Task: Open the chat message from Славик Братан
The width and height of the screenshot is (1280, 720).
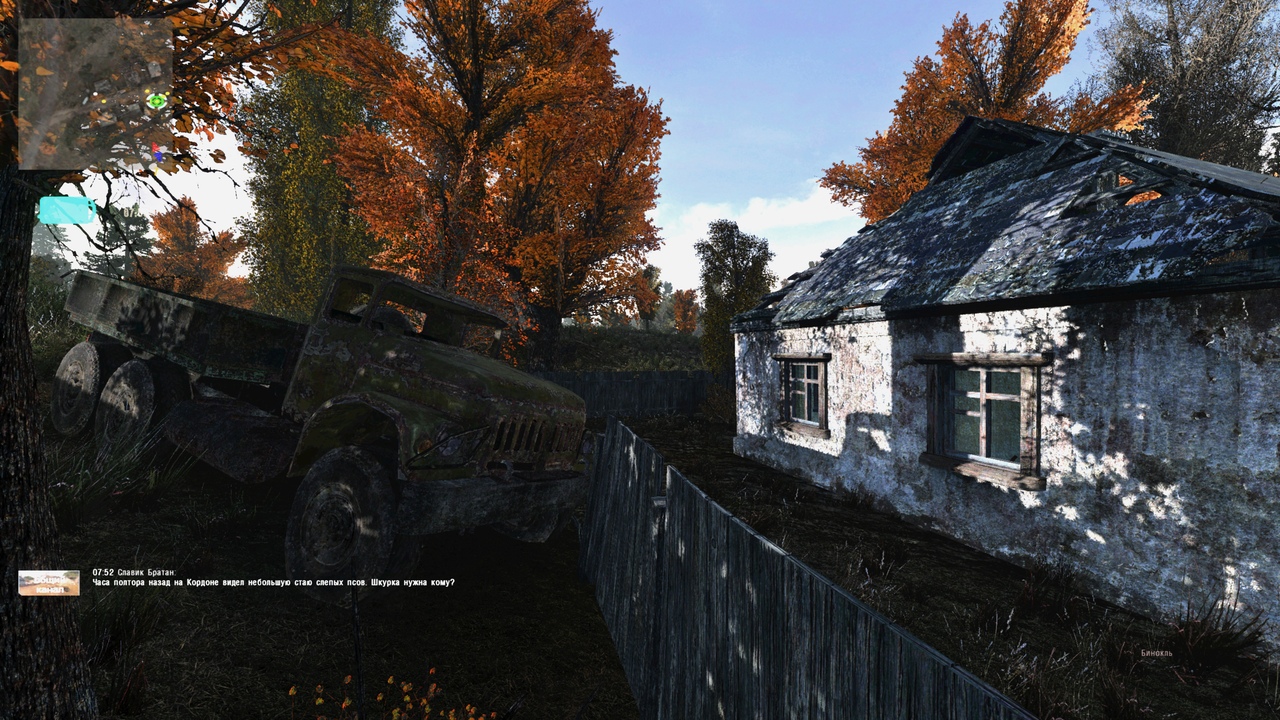Action: tap(273, 582)
